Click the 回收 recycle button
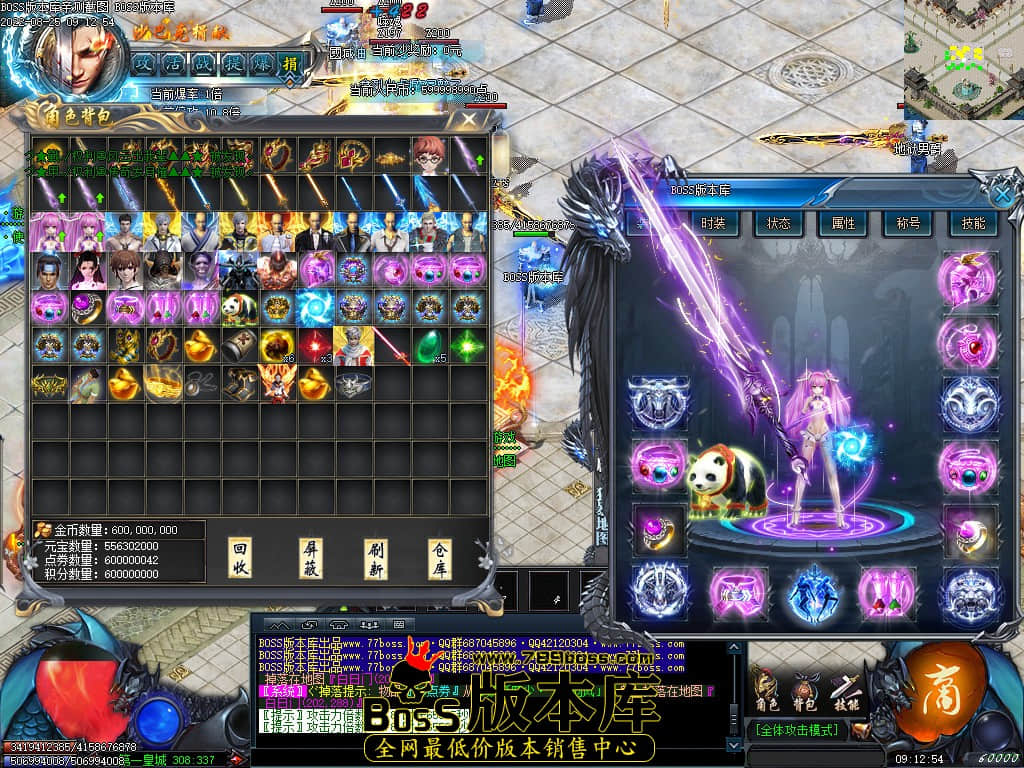 point(240,560)
